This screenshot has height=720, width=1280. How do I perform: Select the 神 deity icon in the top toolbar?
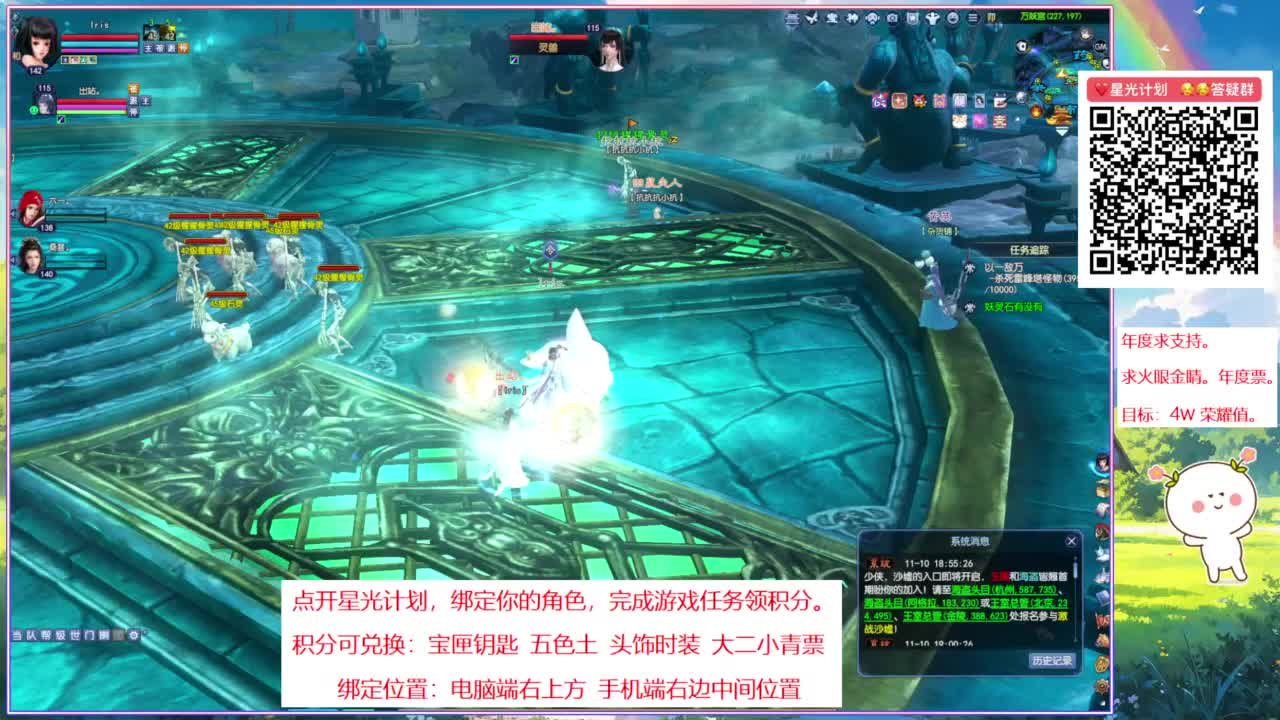[853, 17]
